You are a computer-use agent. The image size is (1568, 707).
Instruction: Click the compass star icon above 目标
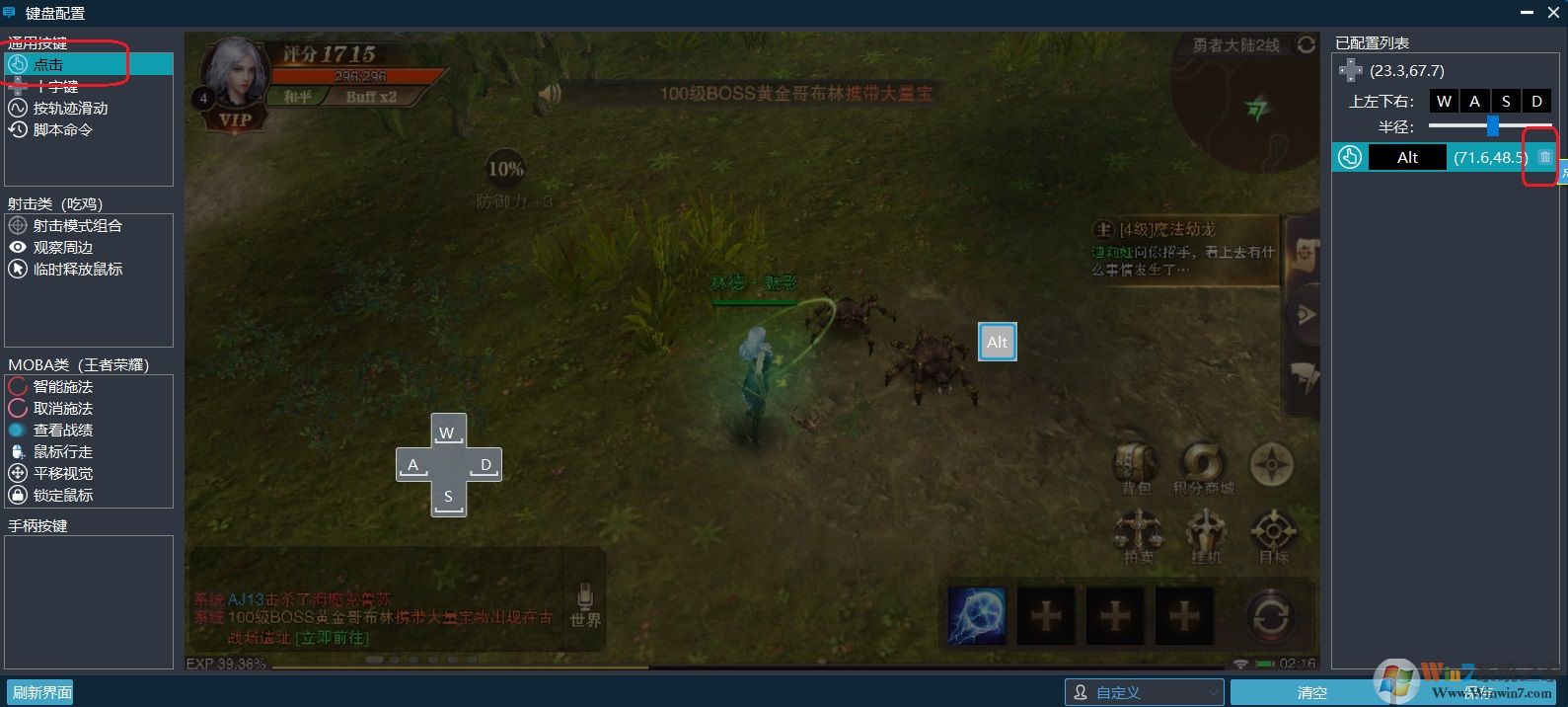[1272, 464]
